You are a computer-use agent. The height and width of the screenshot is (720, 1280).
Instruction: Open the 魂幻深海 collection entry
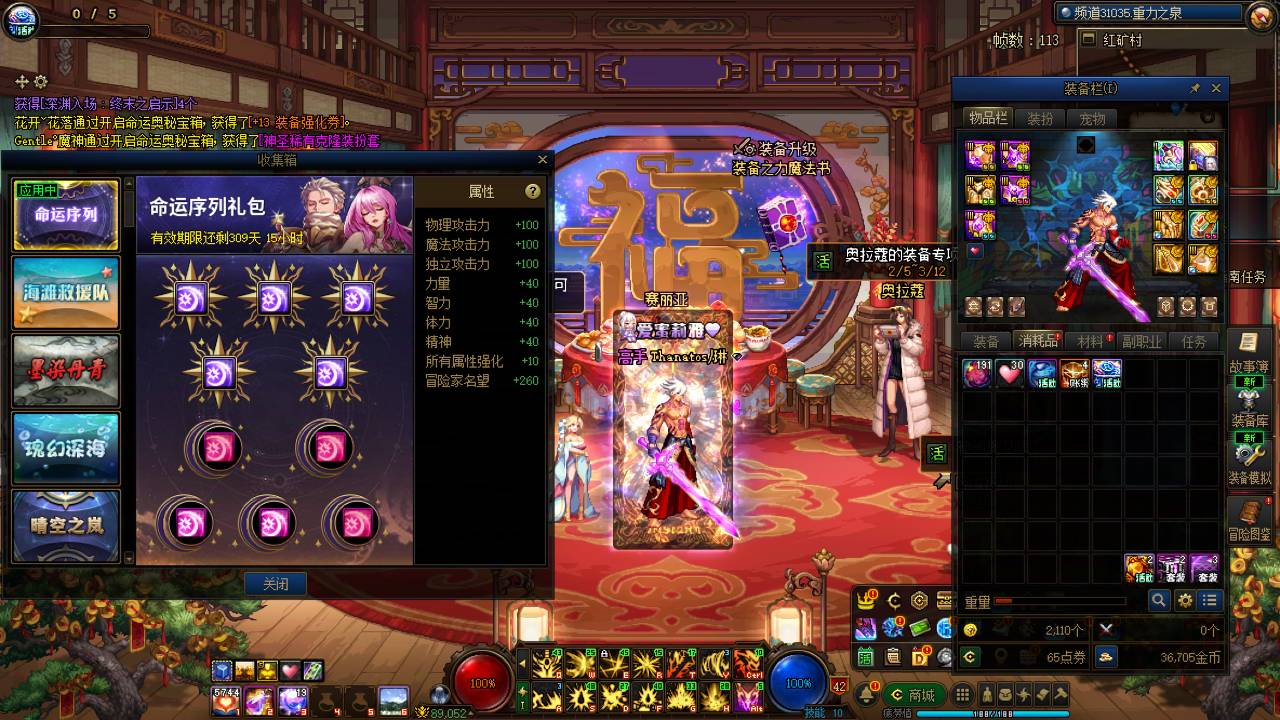pyautogui.click(x=66, y=448)
